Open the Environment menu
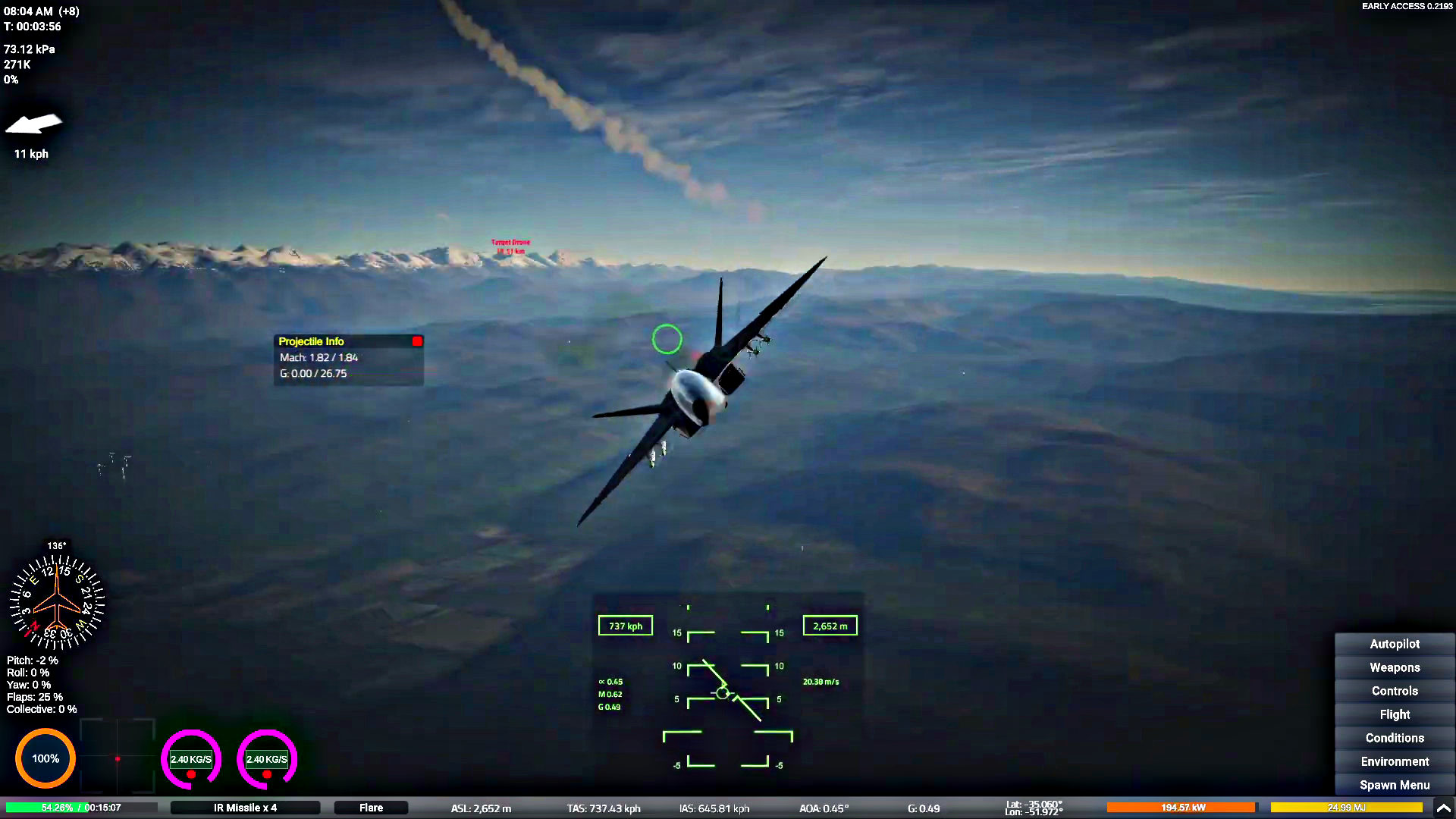The width and height of the screenshot is (1456, 819). (x=1394, y=761)
